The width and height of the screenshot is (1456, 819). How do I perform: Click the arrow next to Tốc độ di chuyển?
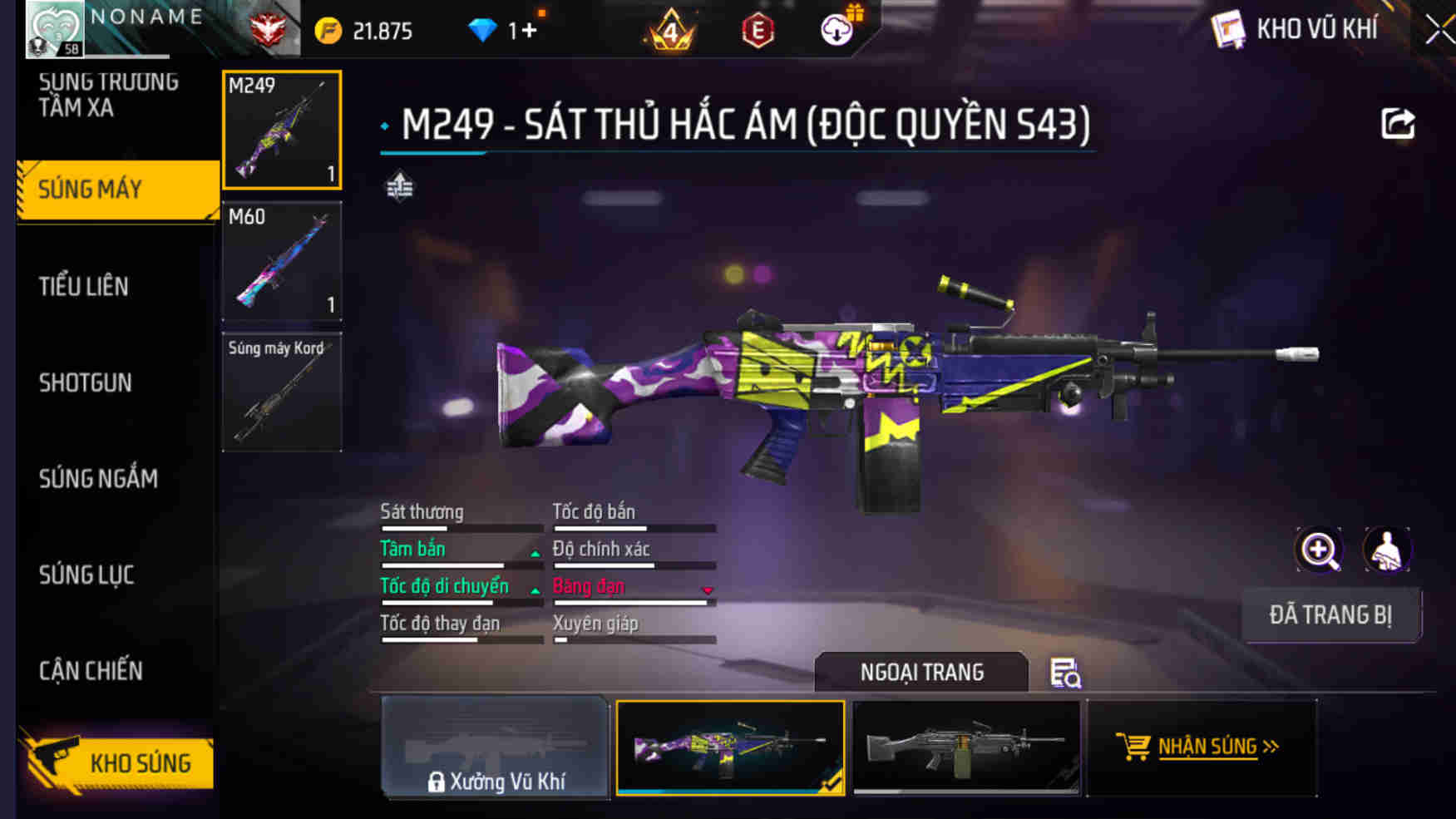click(x=533, y=590)
